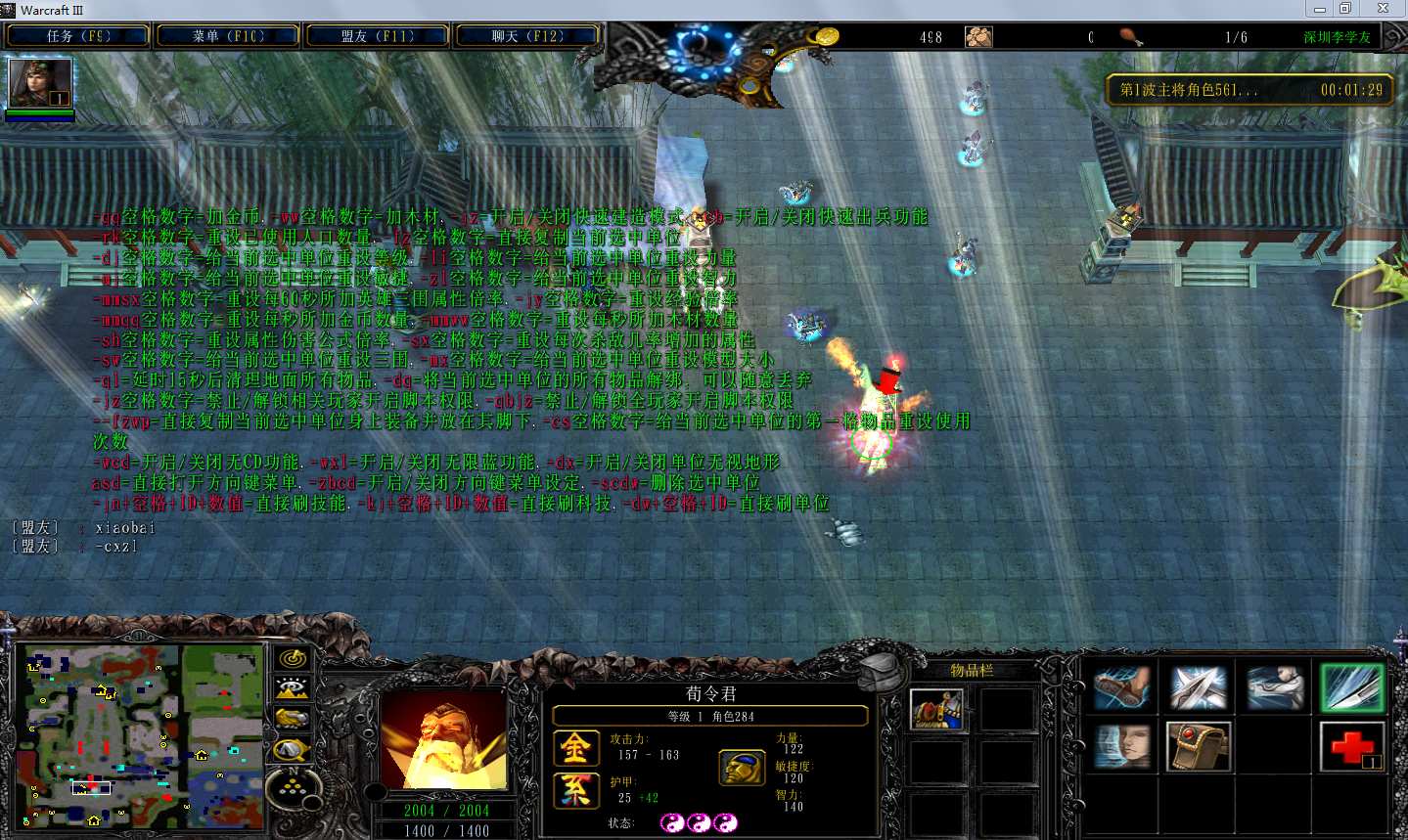Open the 盟友 (F11) allies menu

point(378,36)
